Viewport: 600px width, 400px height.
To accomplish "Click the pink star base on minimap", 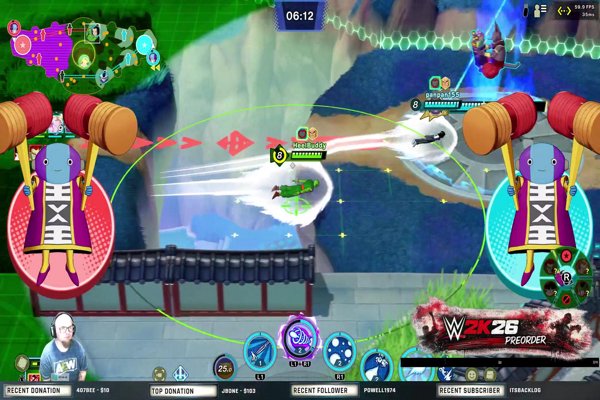I will (x=21, y=45).
